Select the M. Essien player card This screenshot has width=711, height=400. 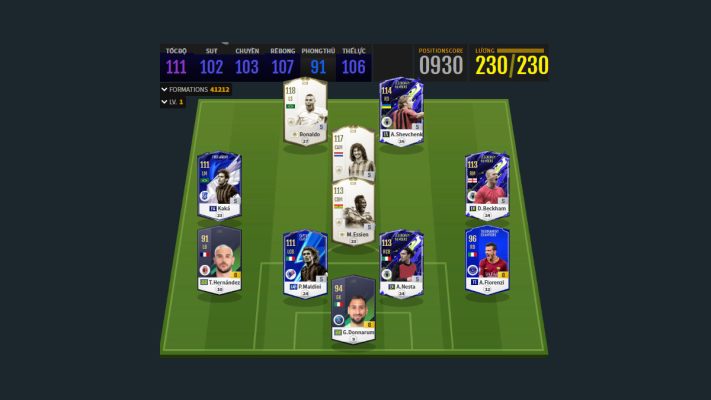click(x=353, y=213)
